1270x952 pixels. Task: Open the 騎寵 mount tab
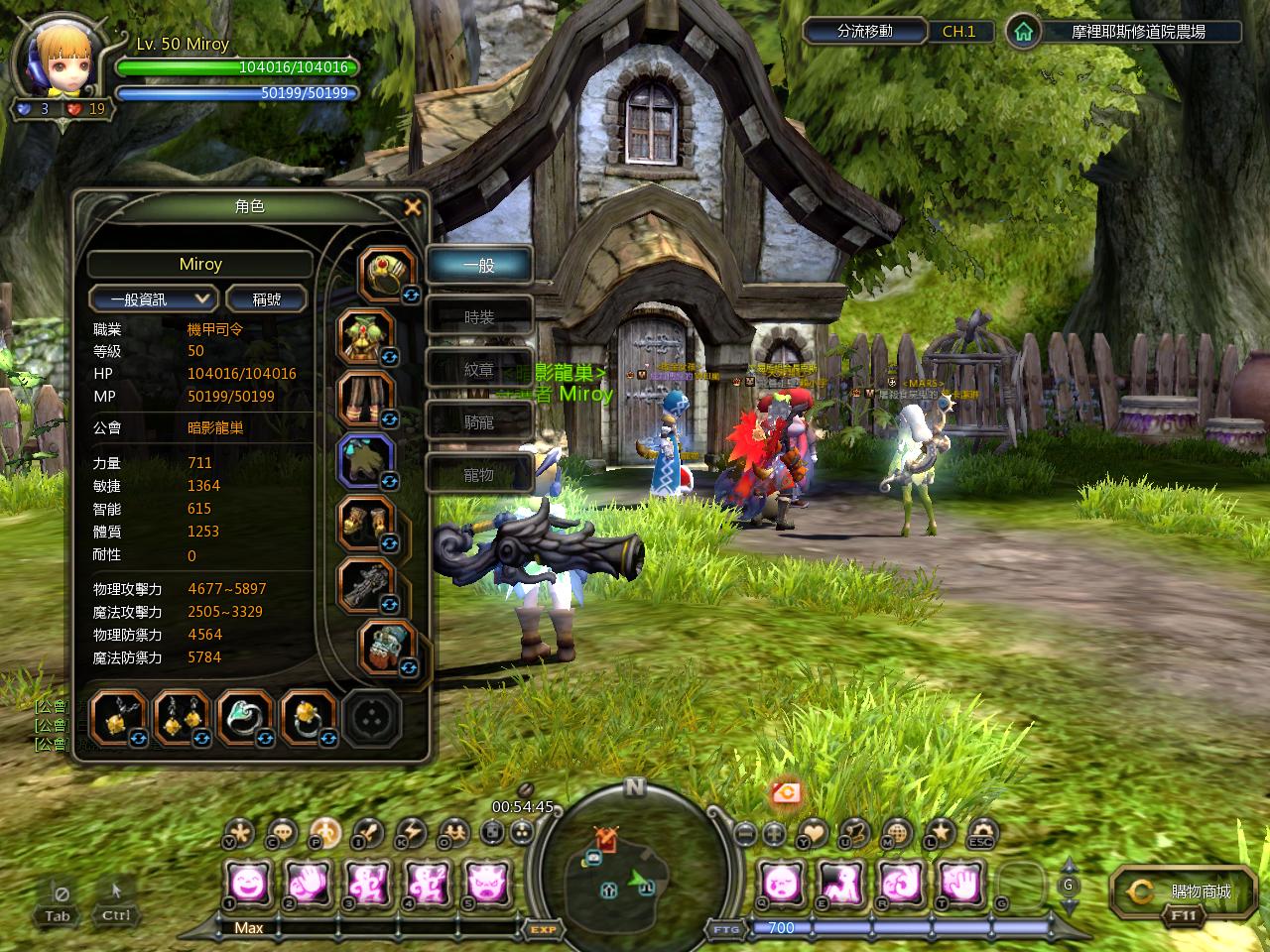479,422
